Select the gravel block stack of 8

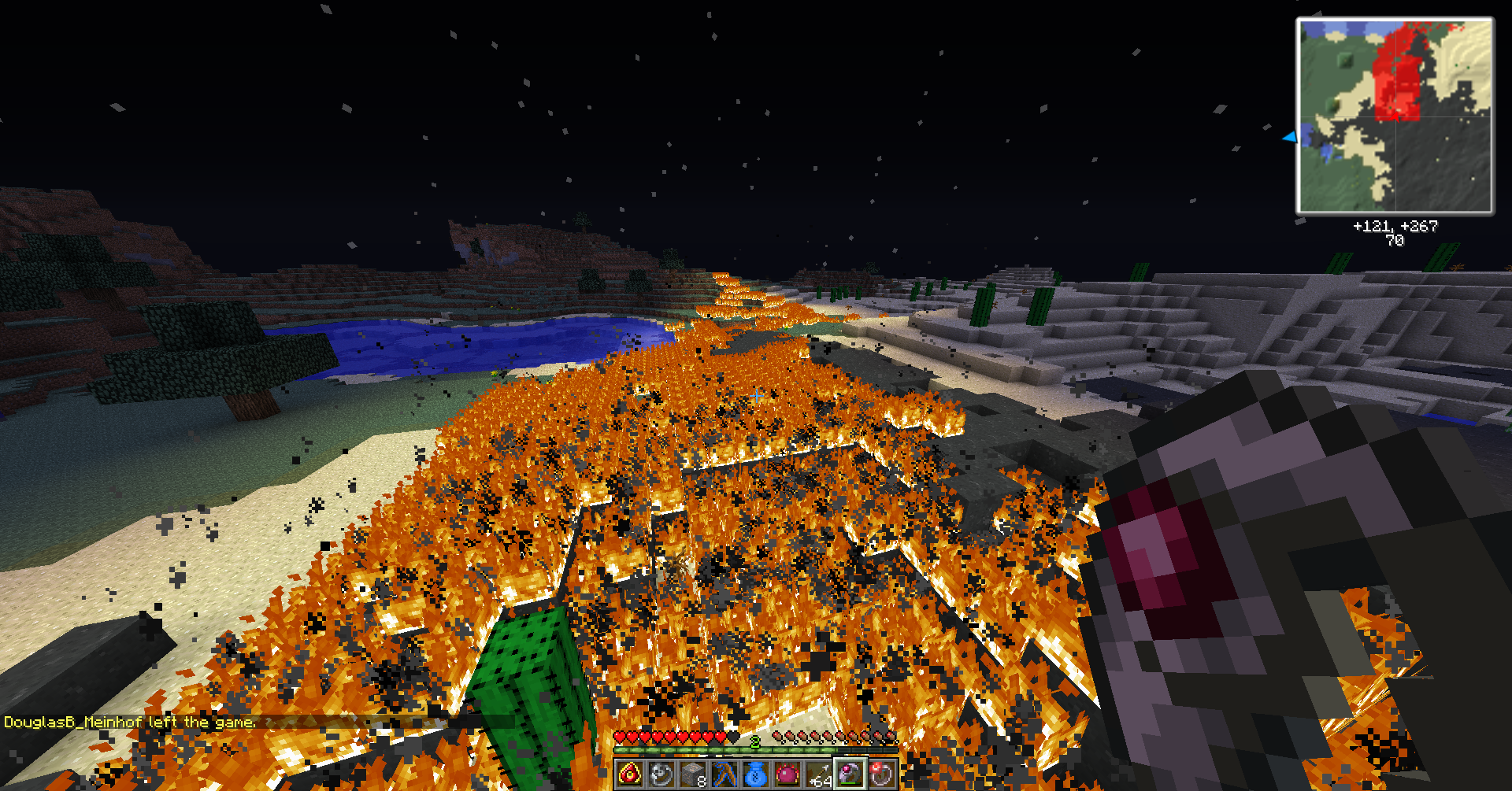point(692,774)
